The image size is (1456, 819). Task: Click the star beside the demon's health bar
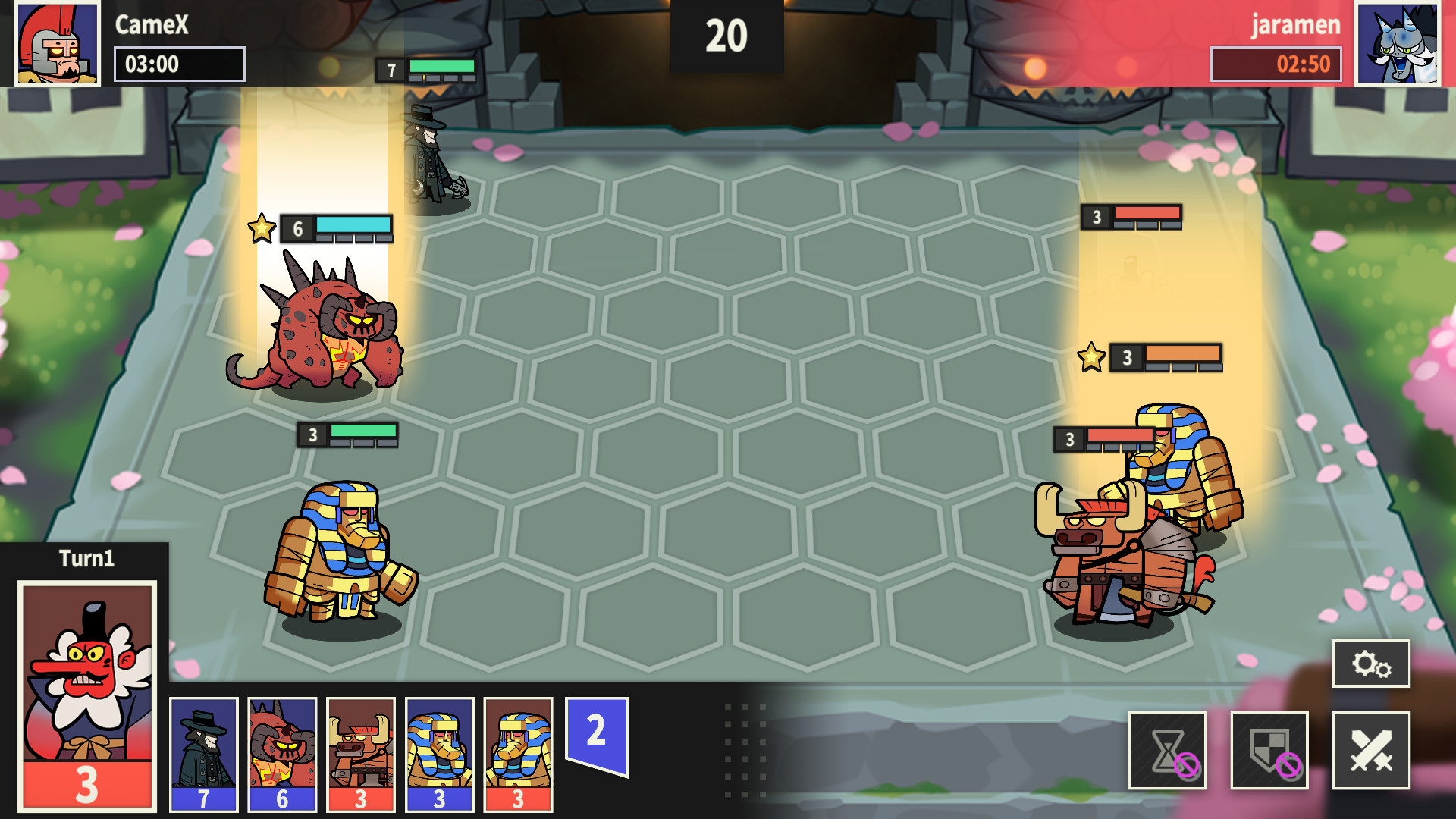pos(262,227)
